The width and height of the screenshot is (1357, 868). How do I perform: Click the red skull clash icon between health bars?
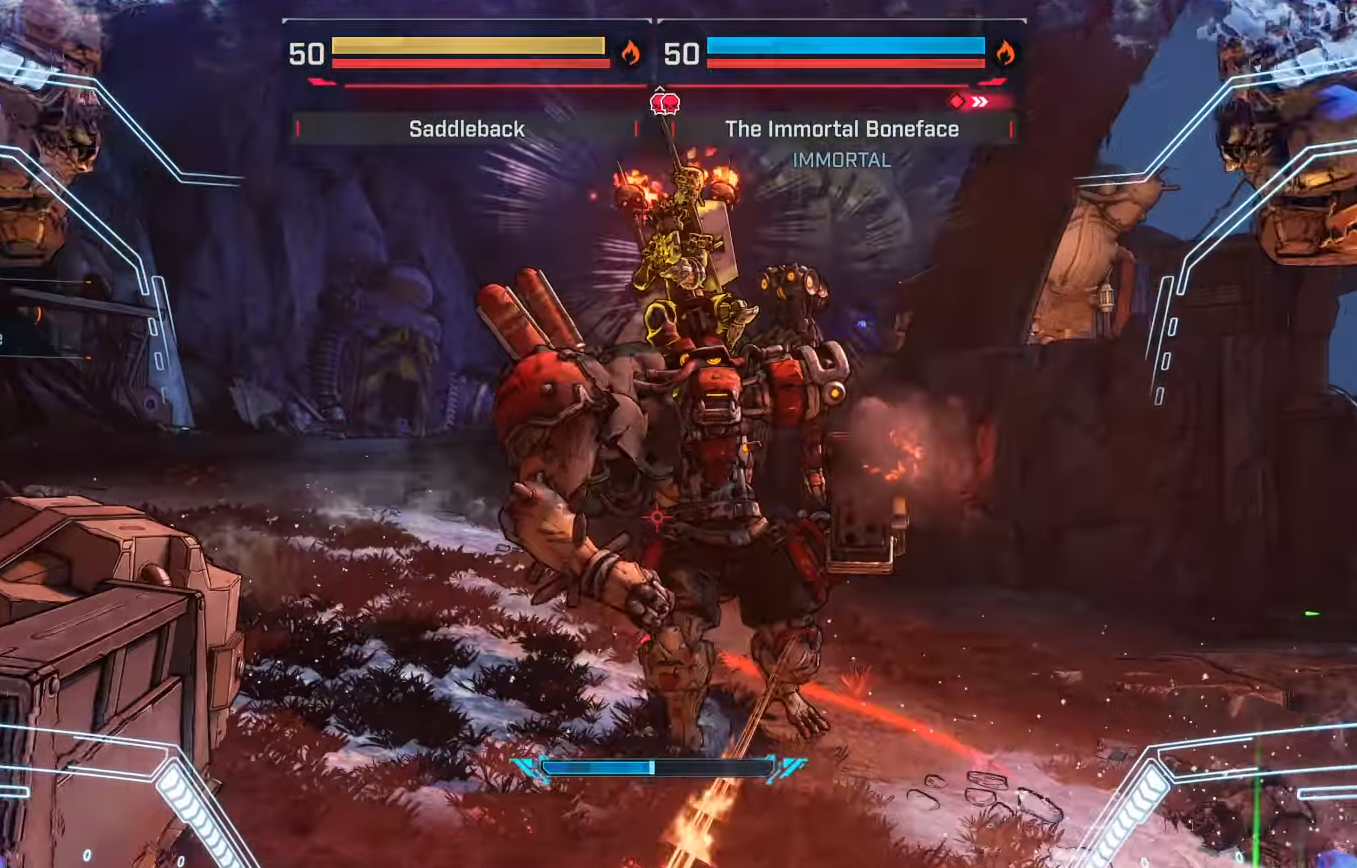tap(665, 103)
